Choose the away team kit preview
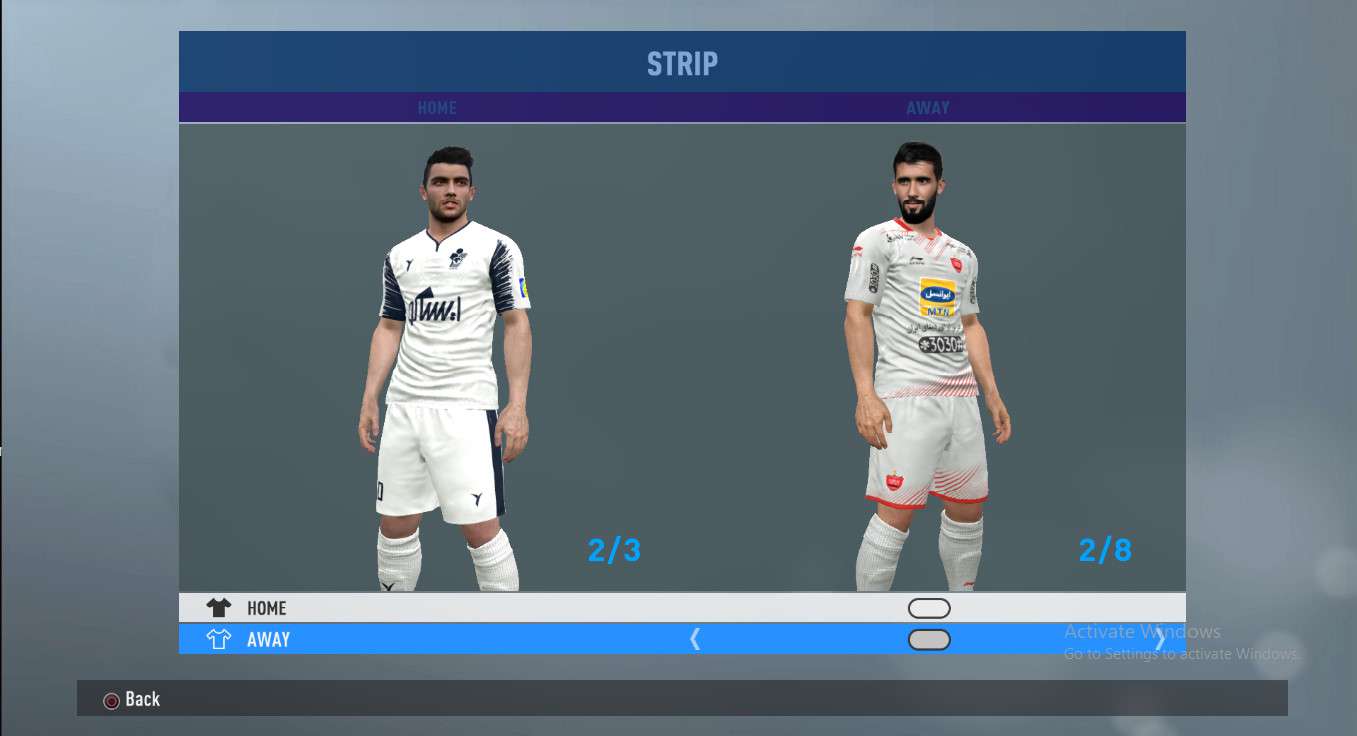The height and width of the screenshot is (736, 1357). (925, 370)
